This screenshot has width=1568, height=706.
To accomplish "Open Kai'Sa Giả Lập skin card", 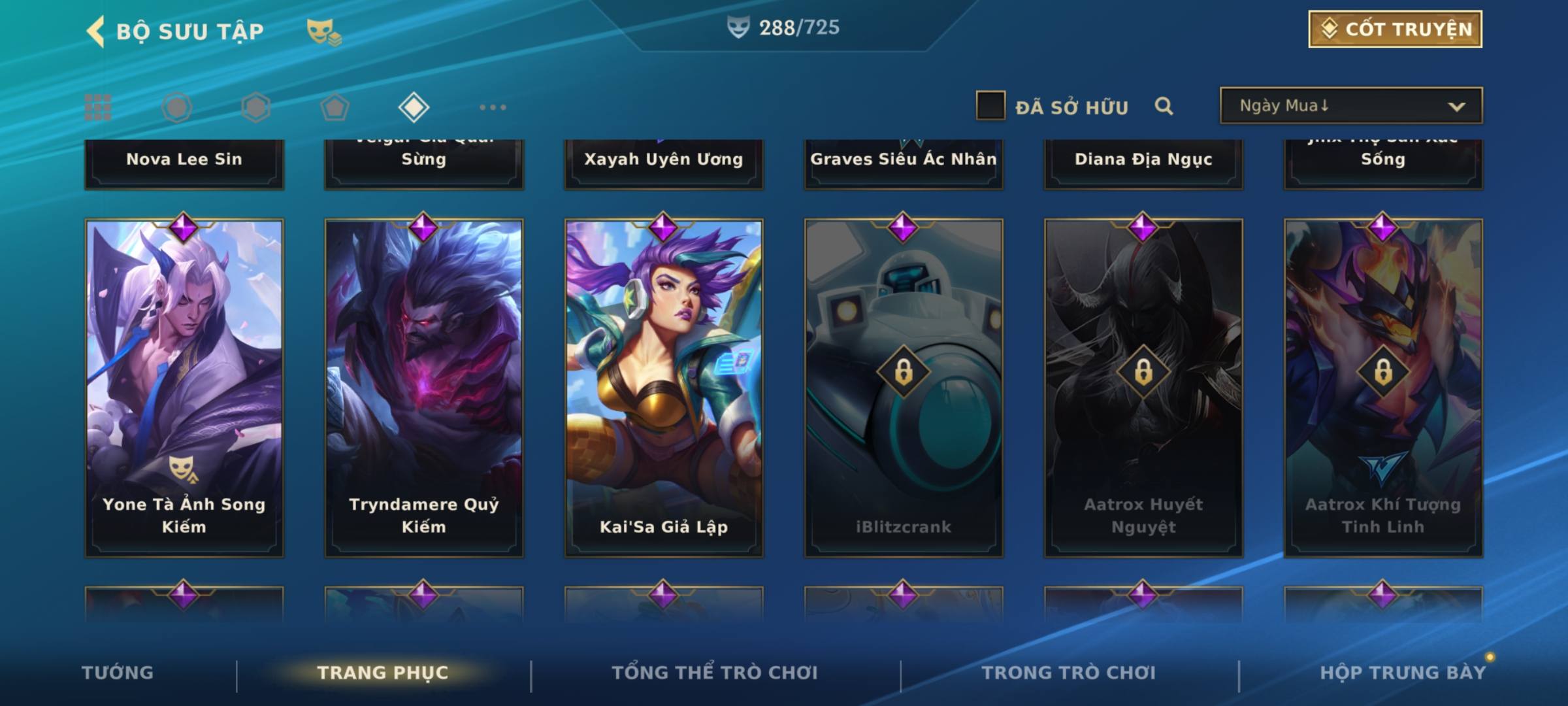I will pyautogui.click(x=664, y=387).
